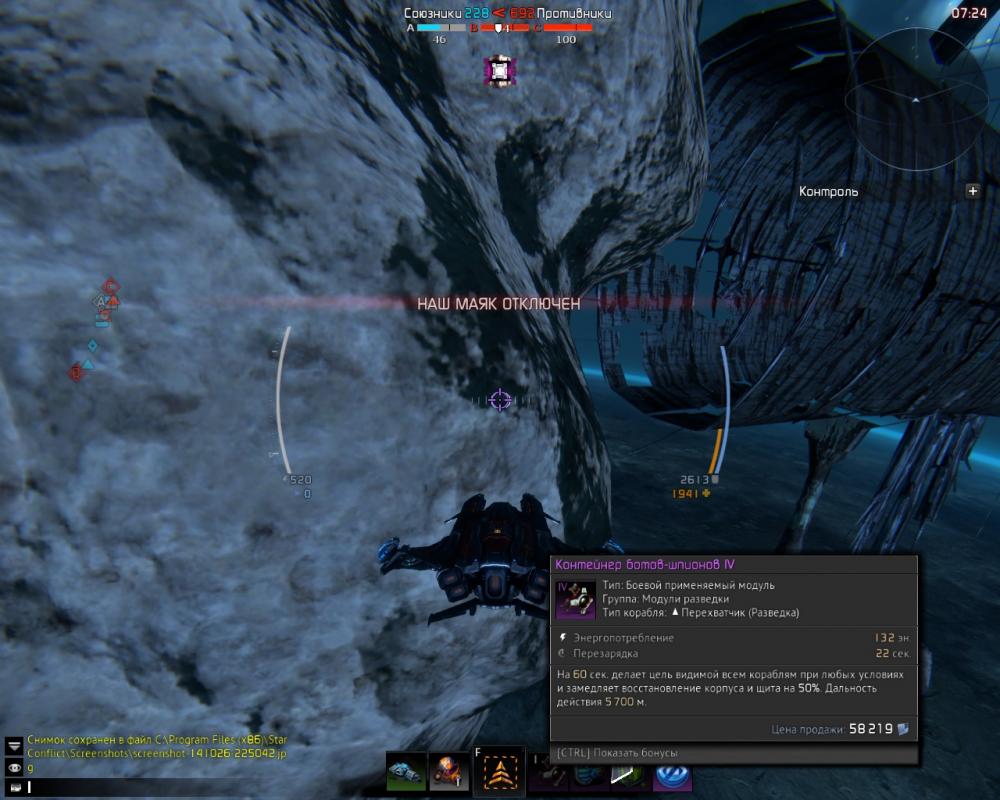Toggle chat visibility with the eye icon

point(14,767)
